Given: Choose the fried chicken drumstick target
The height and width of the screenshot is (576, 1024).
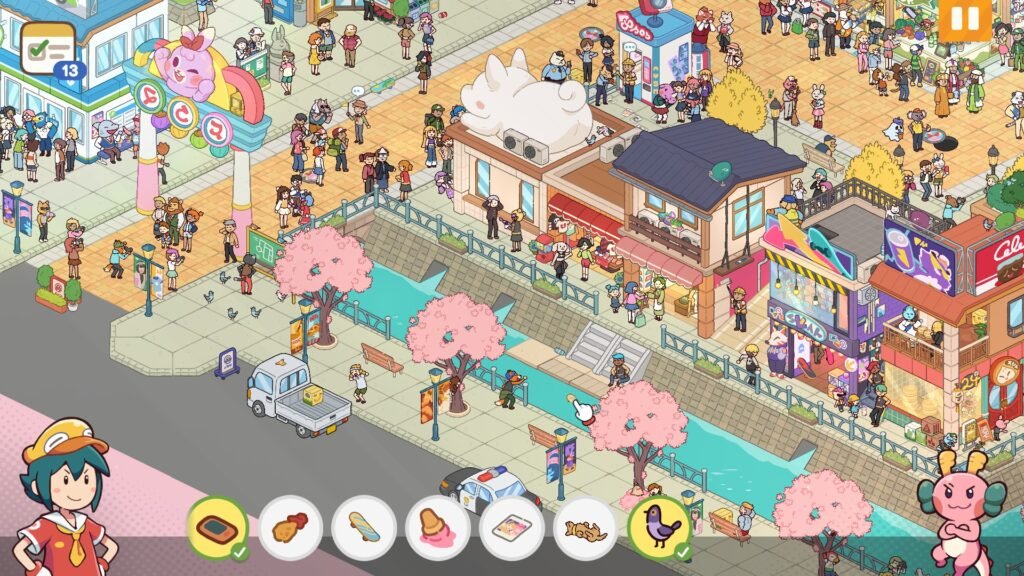Looking at the screenshot, I should (290, 526).
